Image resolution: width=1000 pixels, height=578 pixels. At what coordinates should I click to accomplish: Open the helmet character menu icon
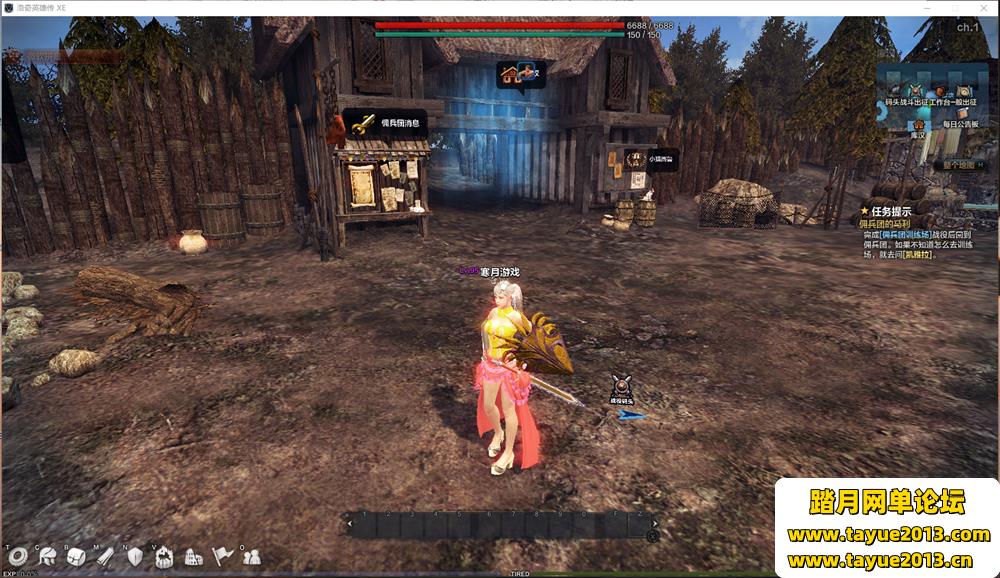coord(47,557)
